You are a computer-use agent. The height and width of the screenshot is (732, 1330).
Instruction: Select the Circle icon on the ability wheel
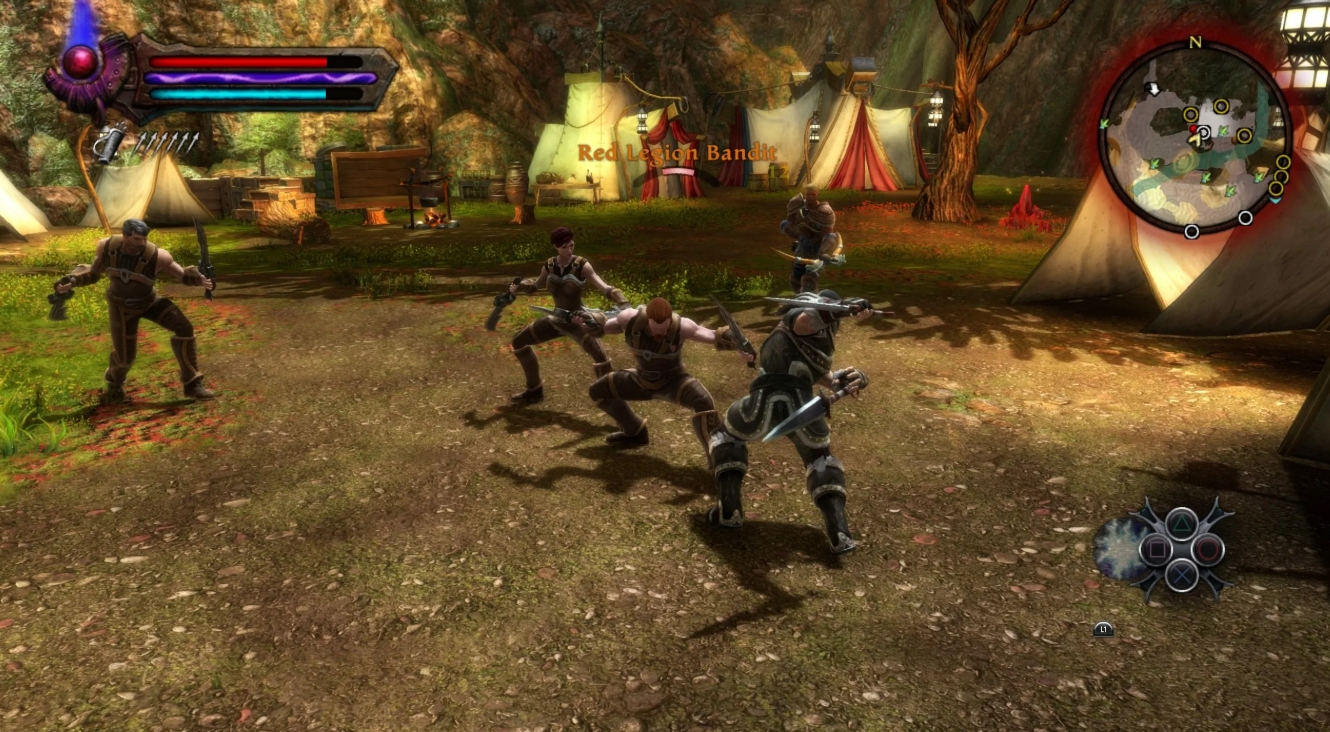click(x=1208, y=549)
